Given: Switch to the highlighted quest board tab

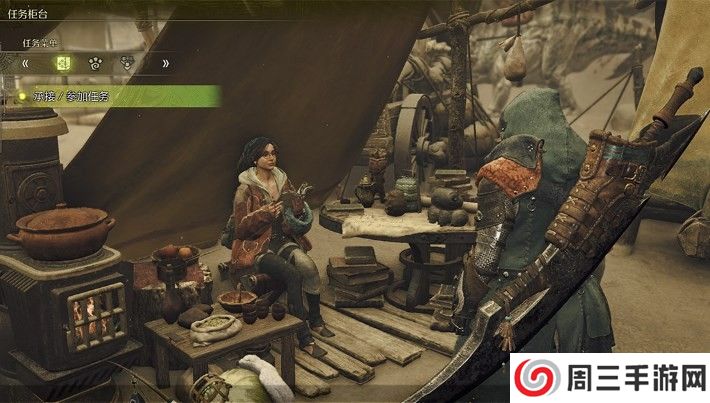Looking at the screenshot, I should point(63,63).
